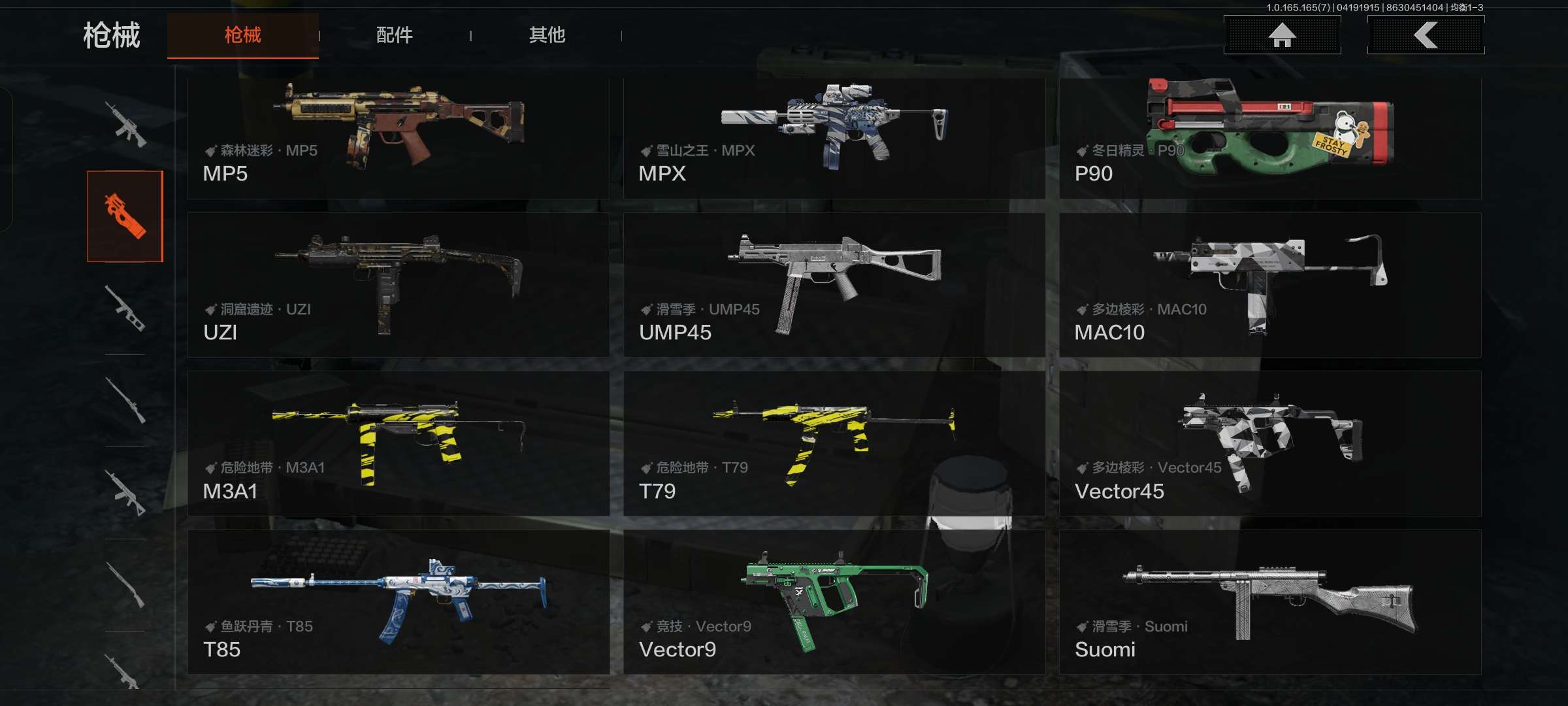Select the Suomi weapon card
Image resolution: width=1568 pixels, height=706 pixels.
coord(1269,602)
